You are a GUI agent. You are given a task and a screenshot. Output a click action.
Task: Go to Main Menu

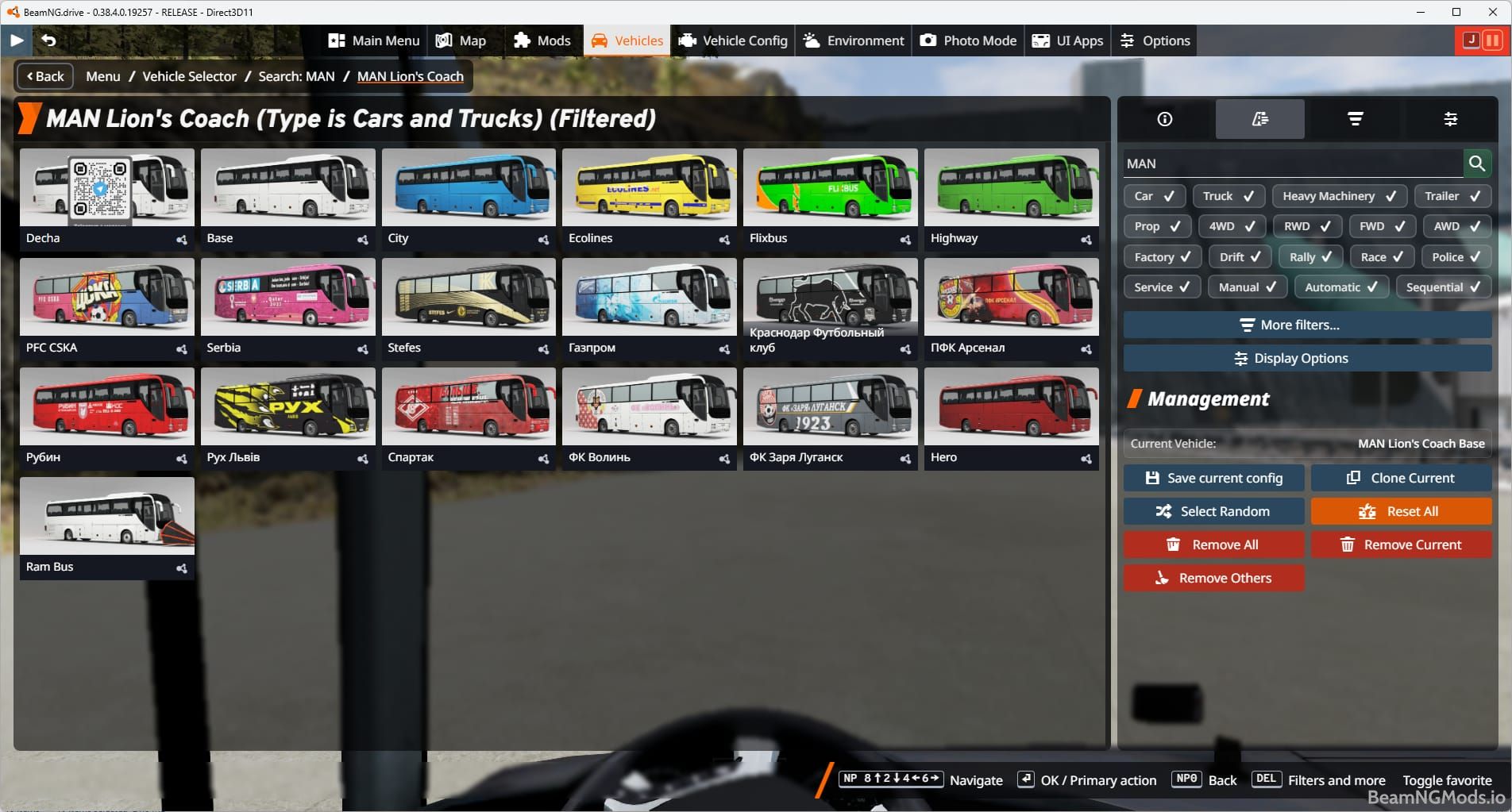[x=373, y=40]
